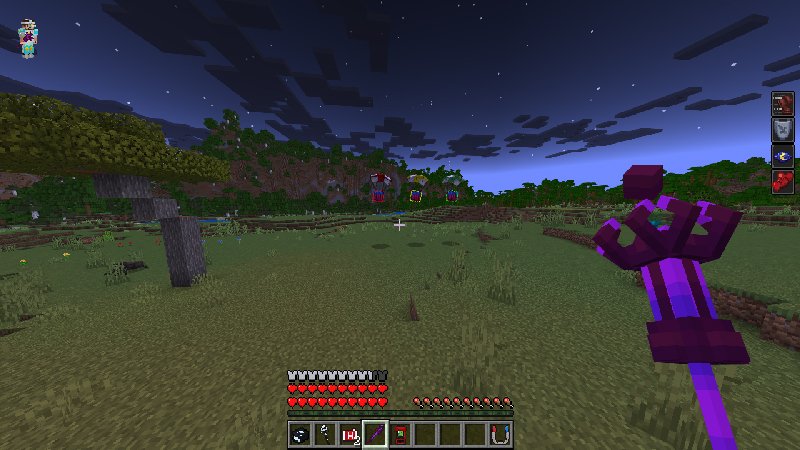Click the grey shield status effect icon
800x450 pixels.
782,130
